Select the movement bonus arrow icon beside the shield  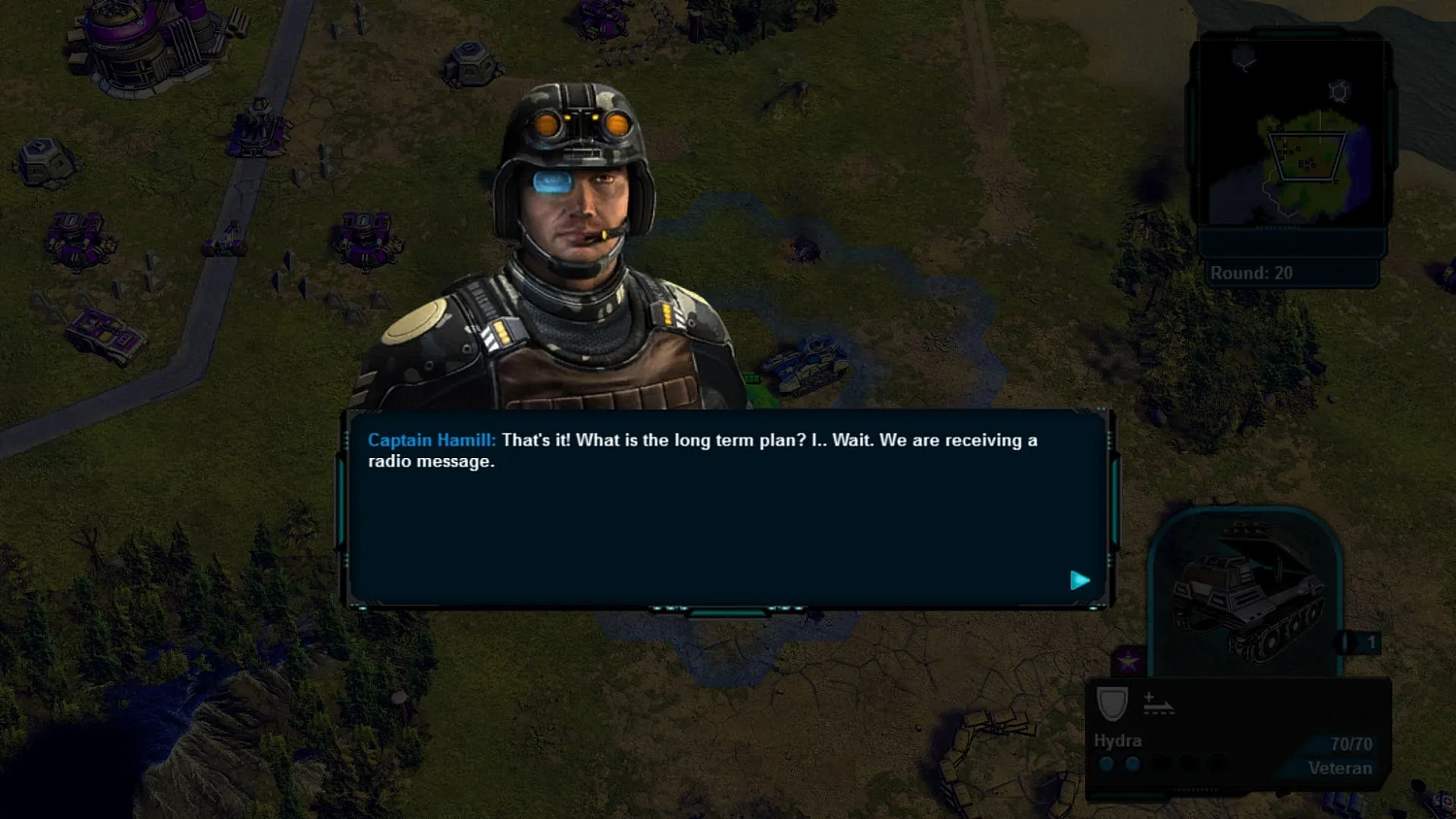pos(1157,704)
